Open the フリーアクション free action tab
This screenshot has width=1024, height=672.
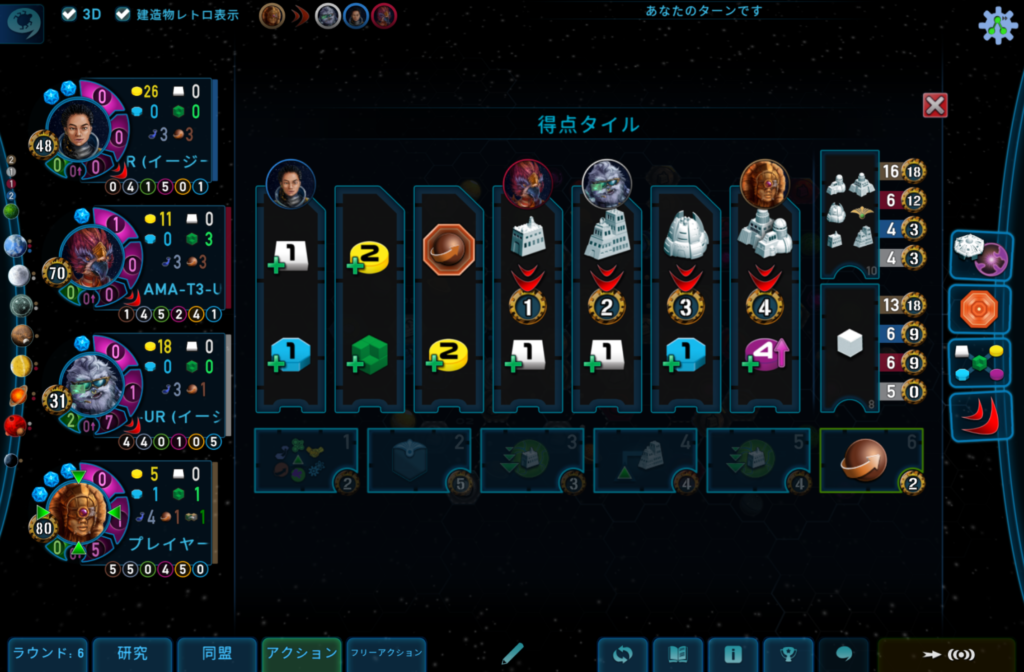pos(386,654)
